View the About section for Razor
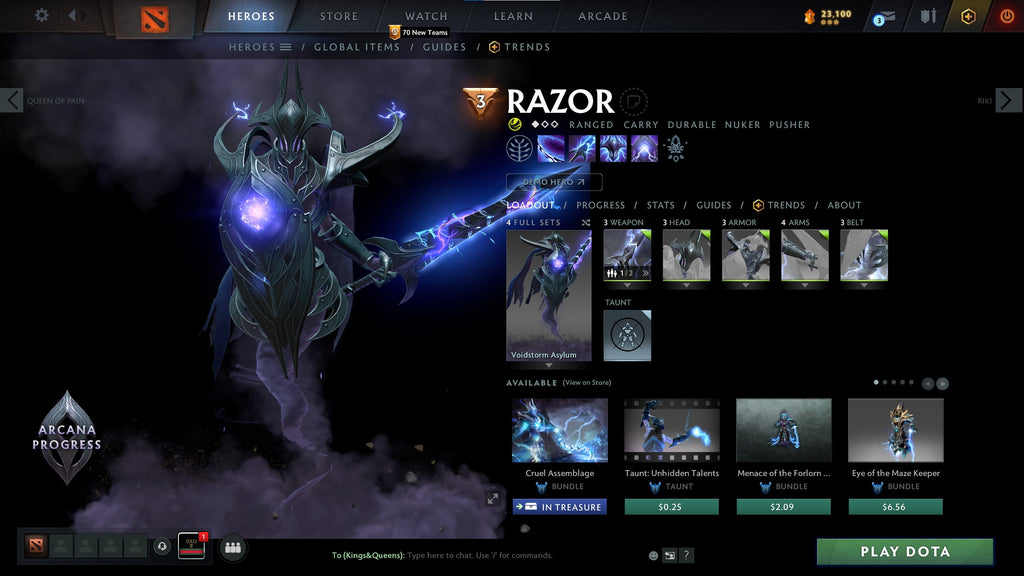Image resolution: width=1024 pixels, height=576 pixels. pyautogui.click(x=844, y=205)
